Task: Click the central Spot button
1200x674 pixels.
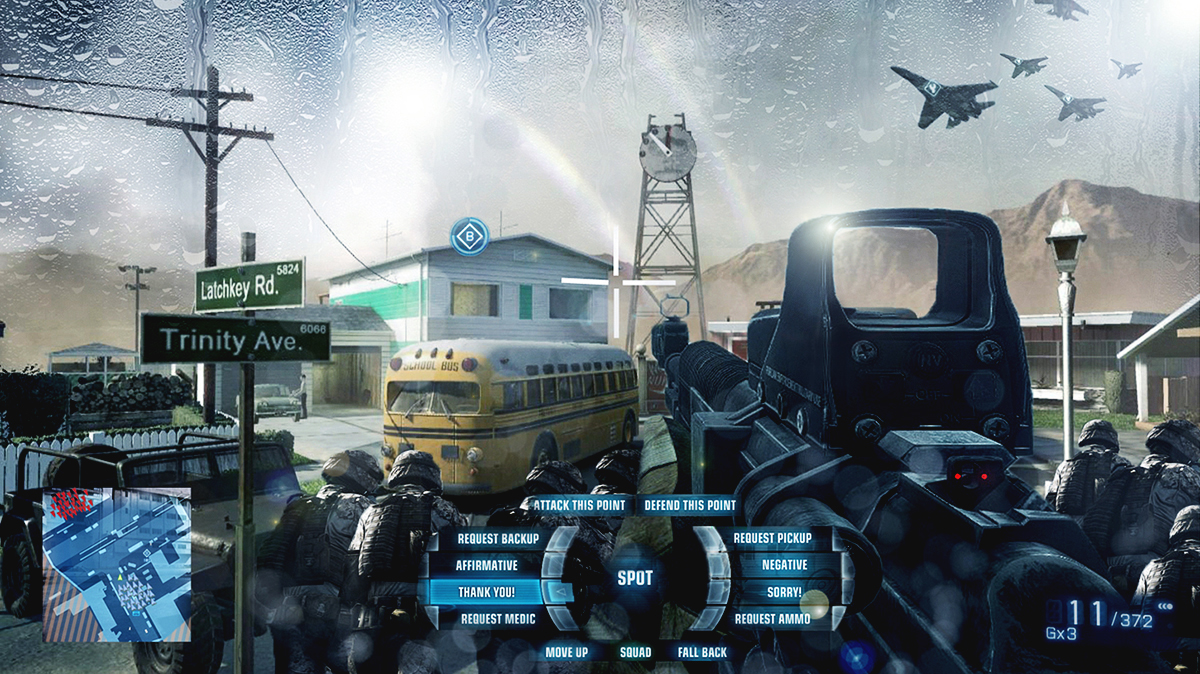Action: click(635, 578)
